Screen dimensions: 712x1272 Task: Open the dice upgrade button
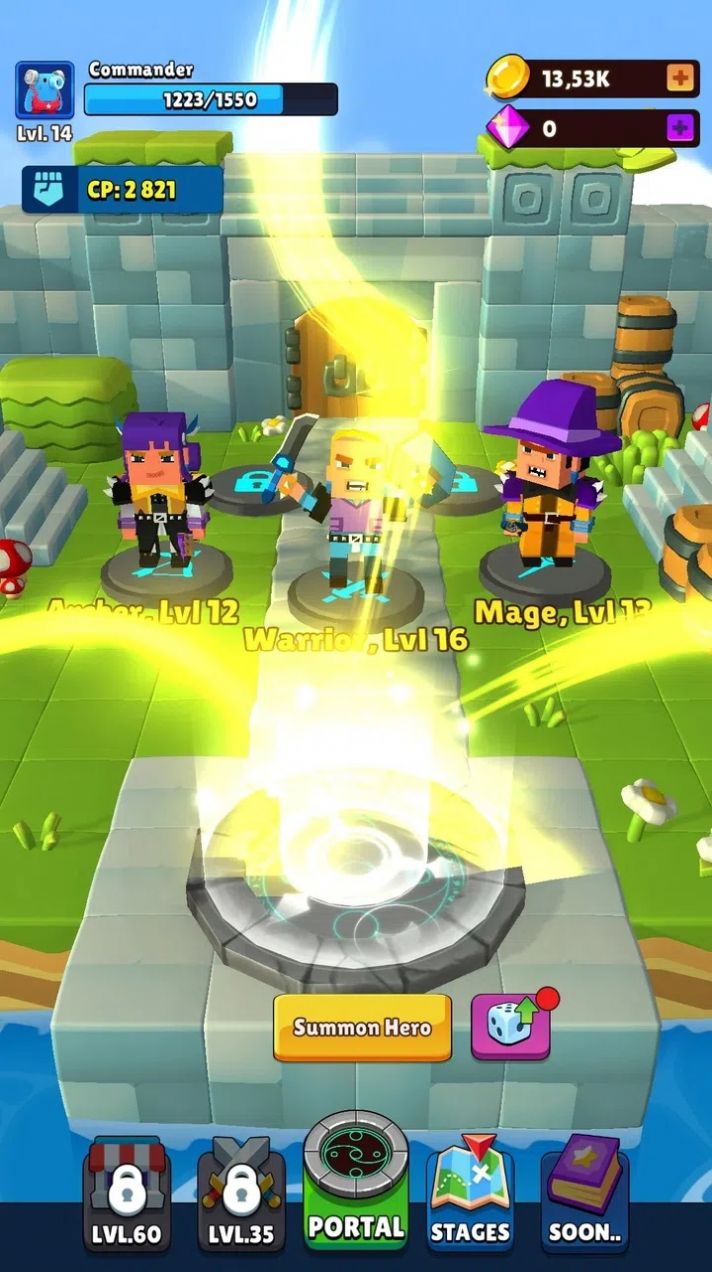click(511, 1026)
